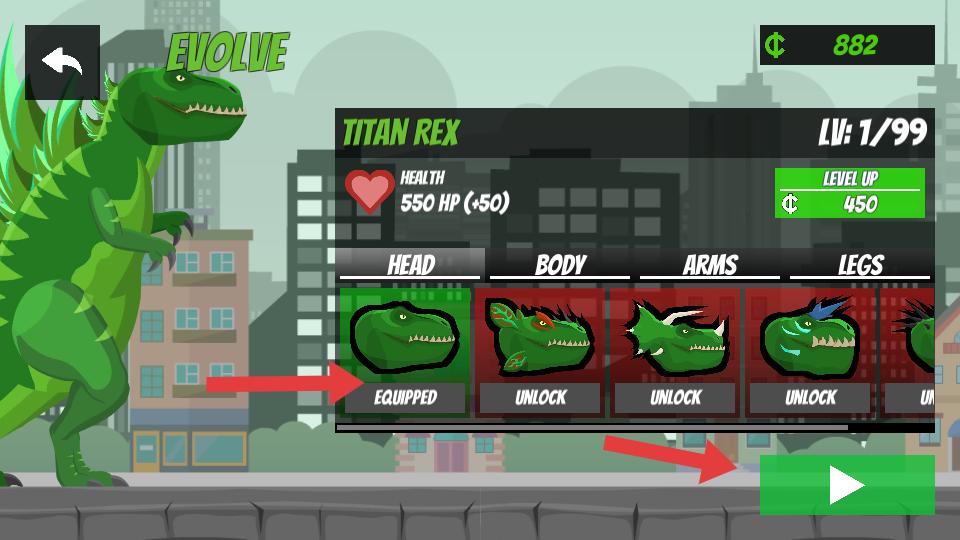Switch to the Head tab
The width and height of the screenshot is (960, 540).
(411, 265)
